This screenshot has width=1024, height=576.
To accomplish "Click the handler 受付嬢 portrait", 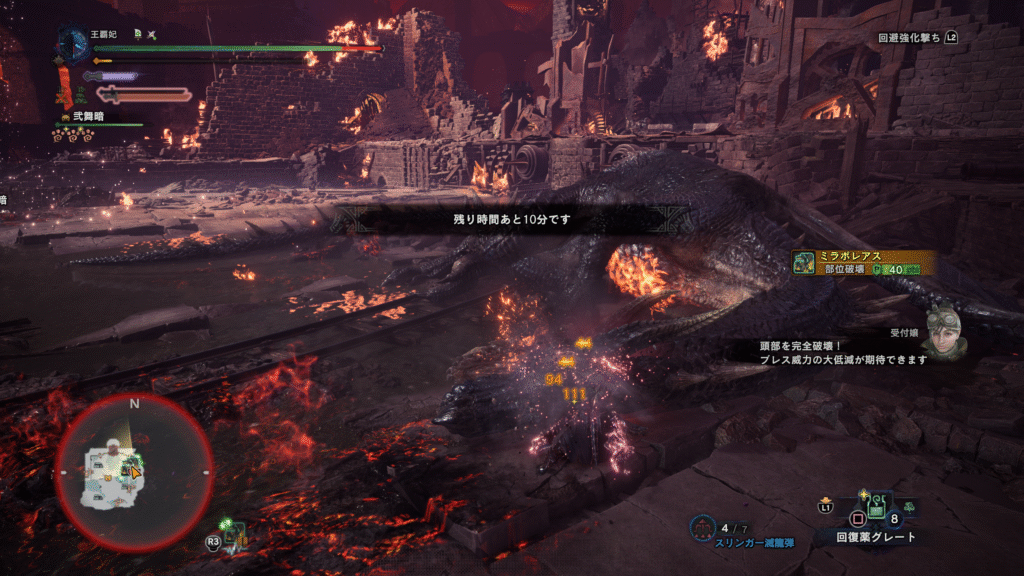I will coord(943,332).
